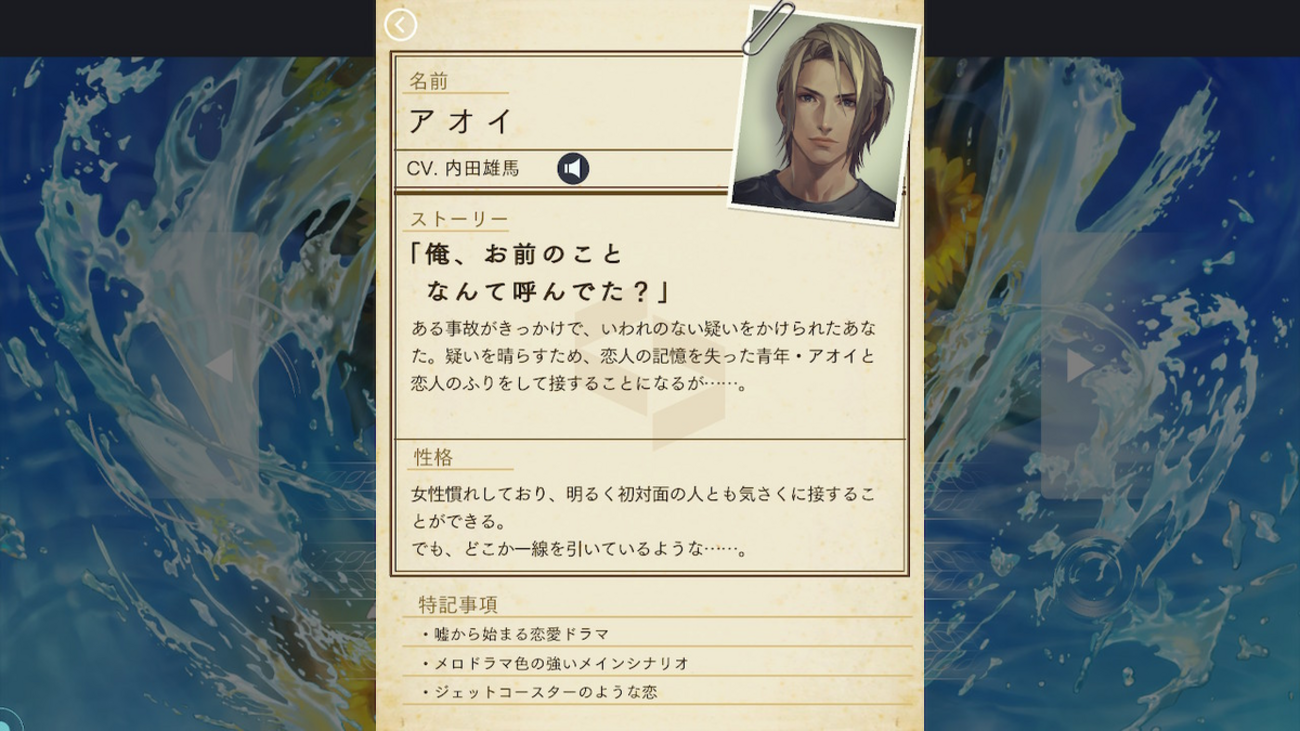Image resolution: width=1300 pixels, height=731 pixels.
Task: Tap the back arrow to exit profile
Action: pos(401,25)
